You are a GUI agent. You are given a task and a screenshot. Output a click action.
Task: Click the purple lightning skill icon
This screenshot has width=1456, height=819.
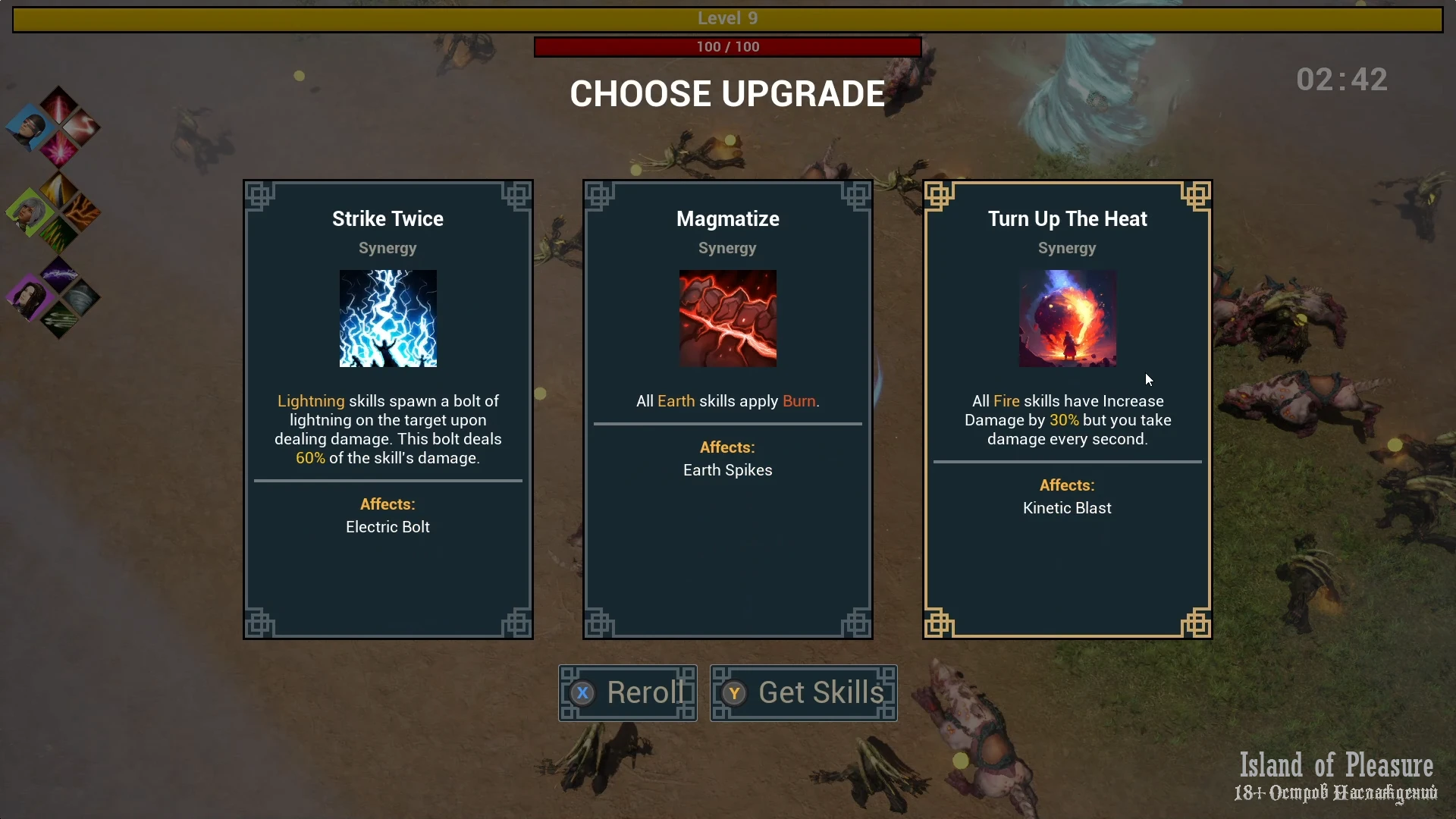(x=58, y=274)
